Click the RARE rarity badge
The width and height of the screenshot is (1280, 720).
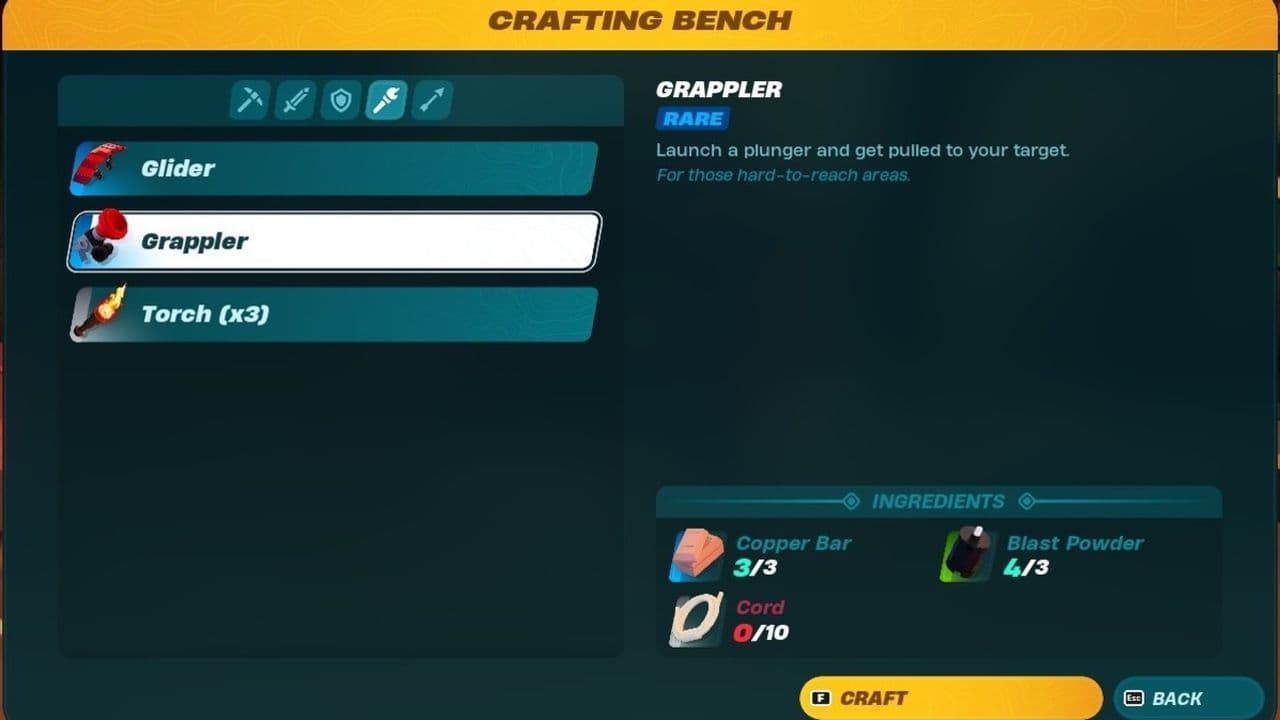click(691, 119)
